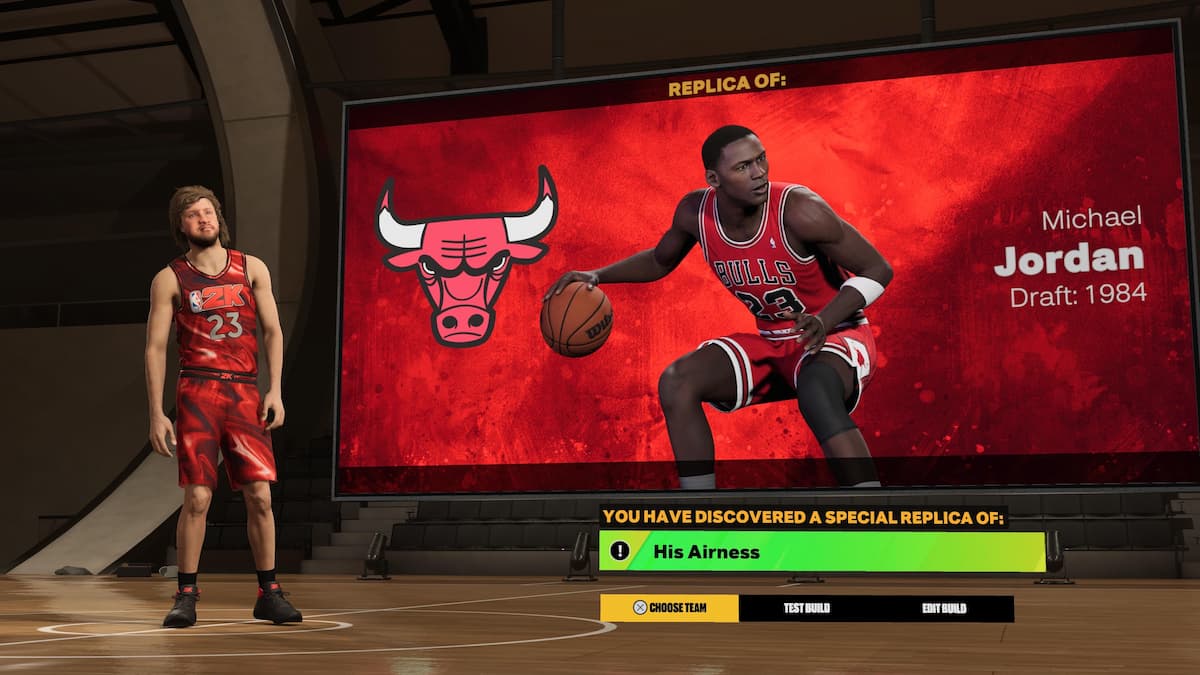Click the His Airness replica banner
The width and height of the screenshot is (1200, 675).
(821, 551)
